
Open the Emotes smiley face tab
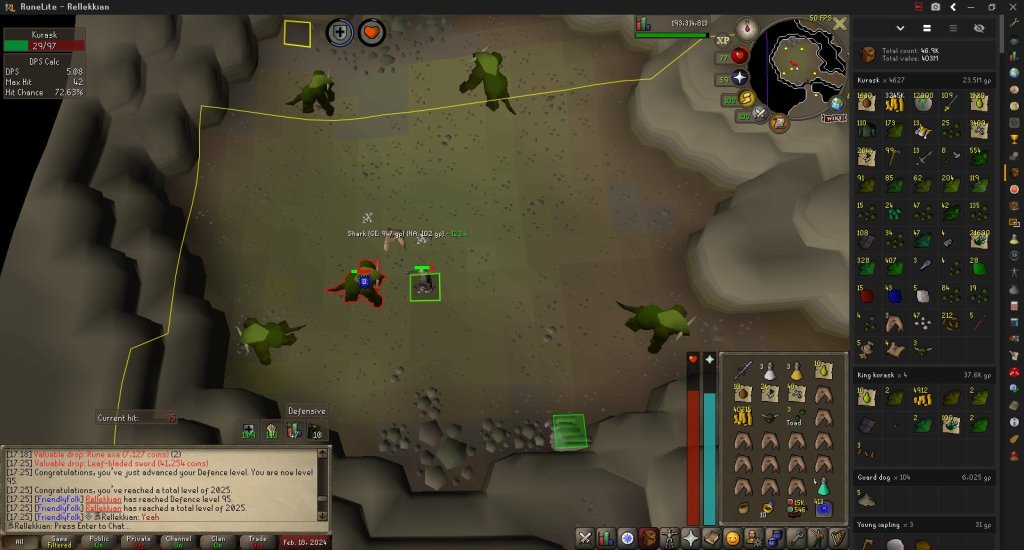(732, 538)
